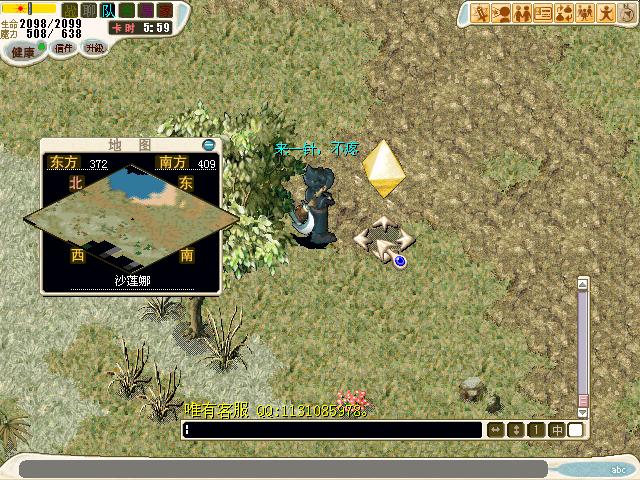Toggle the 聊 chat mode button

(x=89, y=10)
